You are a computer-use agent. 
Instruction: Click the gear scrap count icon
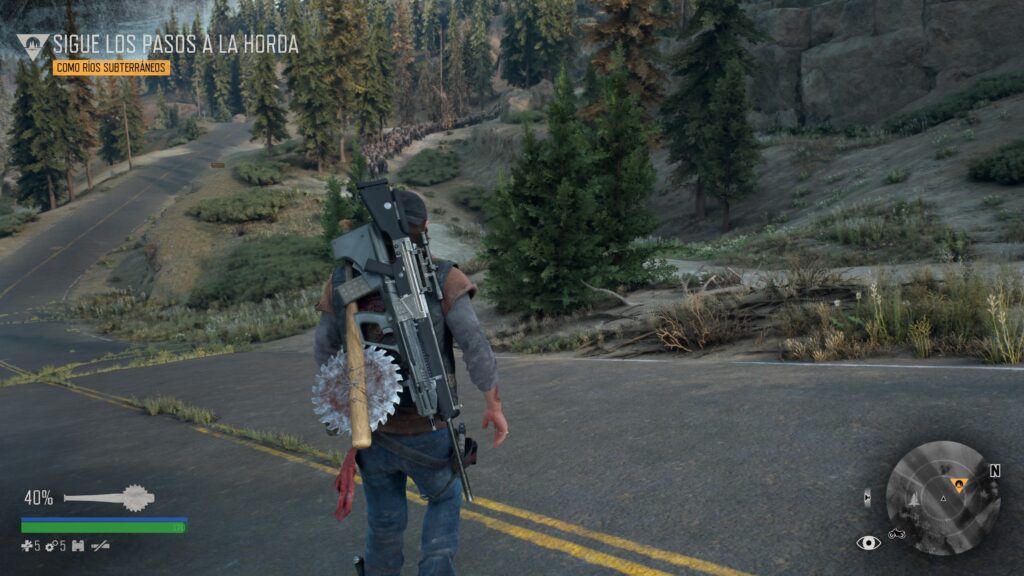[x=52, y=546]
